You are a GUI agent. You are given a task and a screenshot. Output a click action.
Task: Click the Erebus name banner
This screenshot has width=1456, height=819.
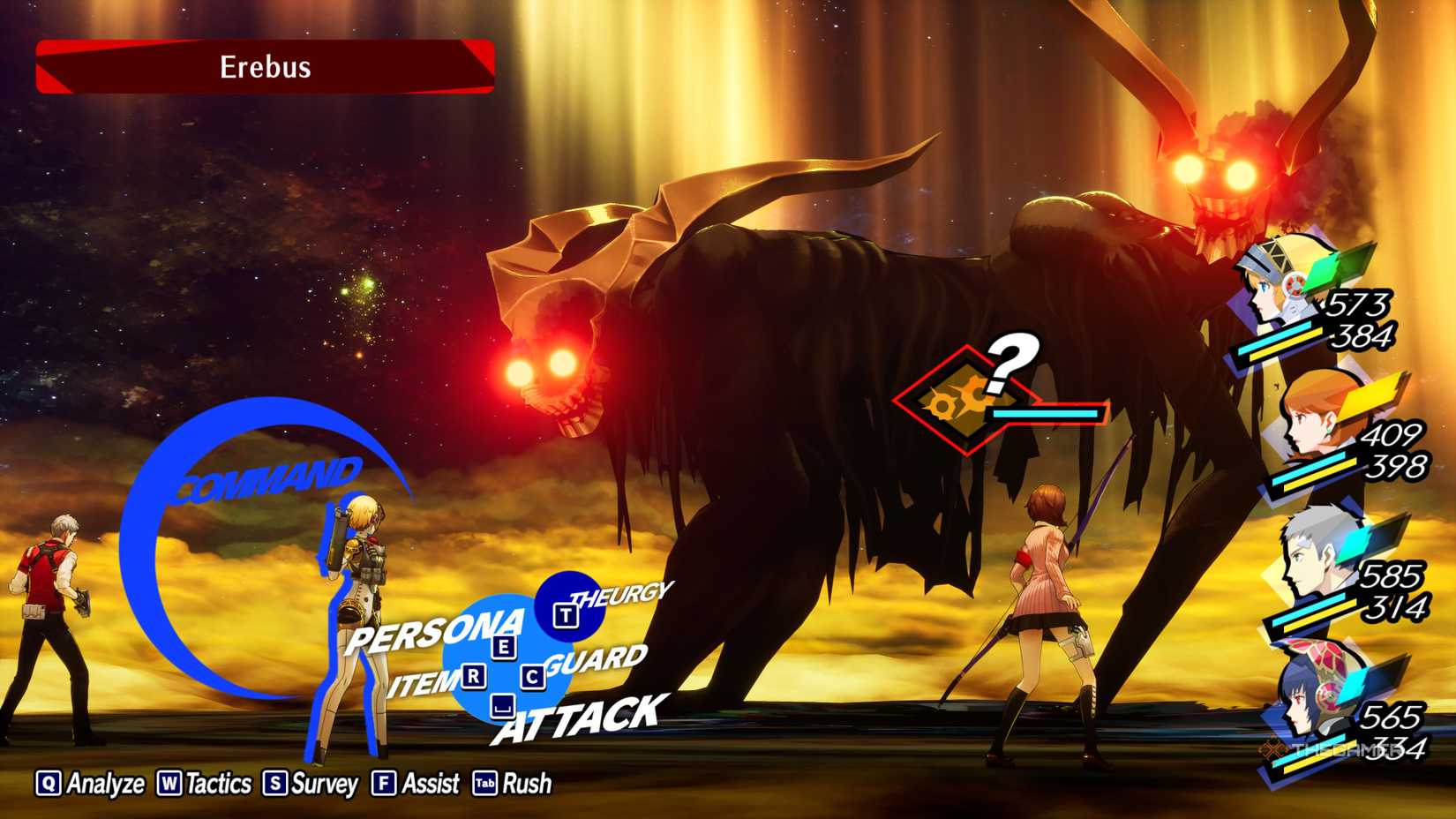(263, 68)
